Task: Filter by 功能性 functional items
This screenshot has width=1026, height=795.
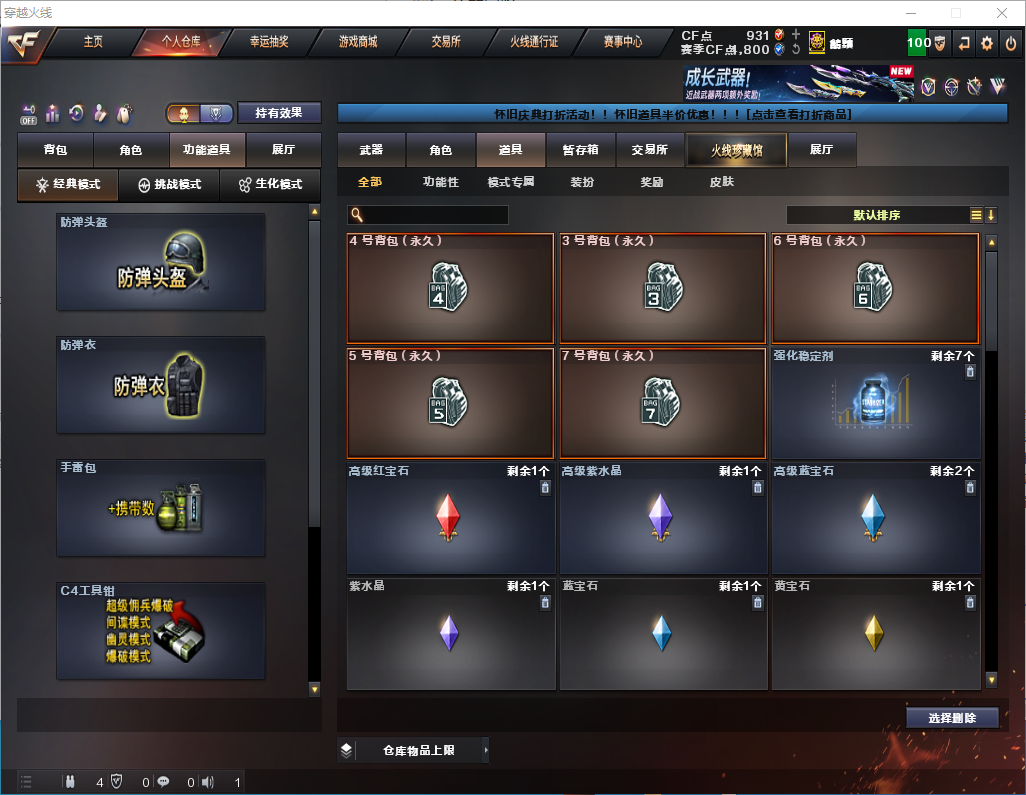Action: [x=440, y=182]
